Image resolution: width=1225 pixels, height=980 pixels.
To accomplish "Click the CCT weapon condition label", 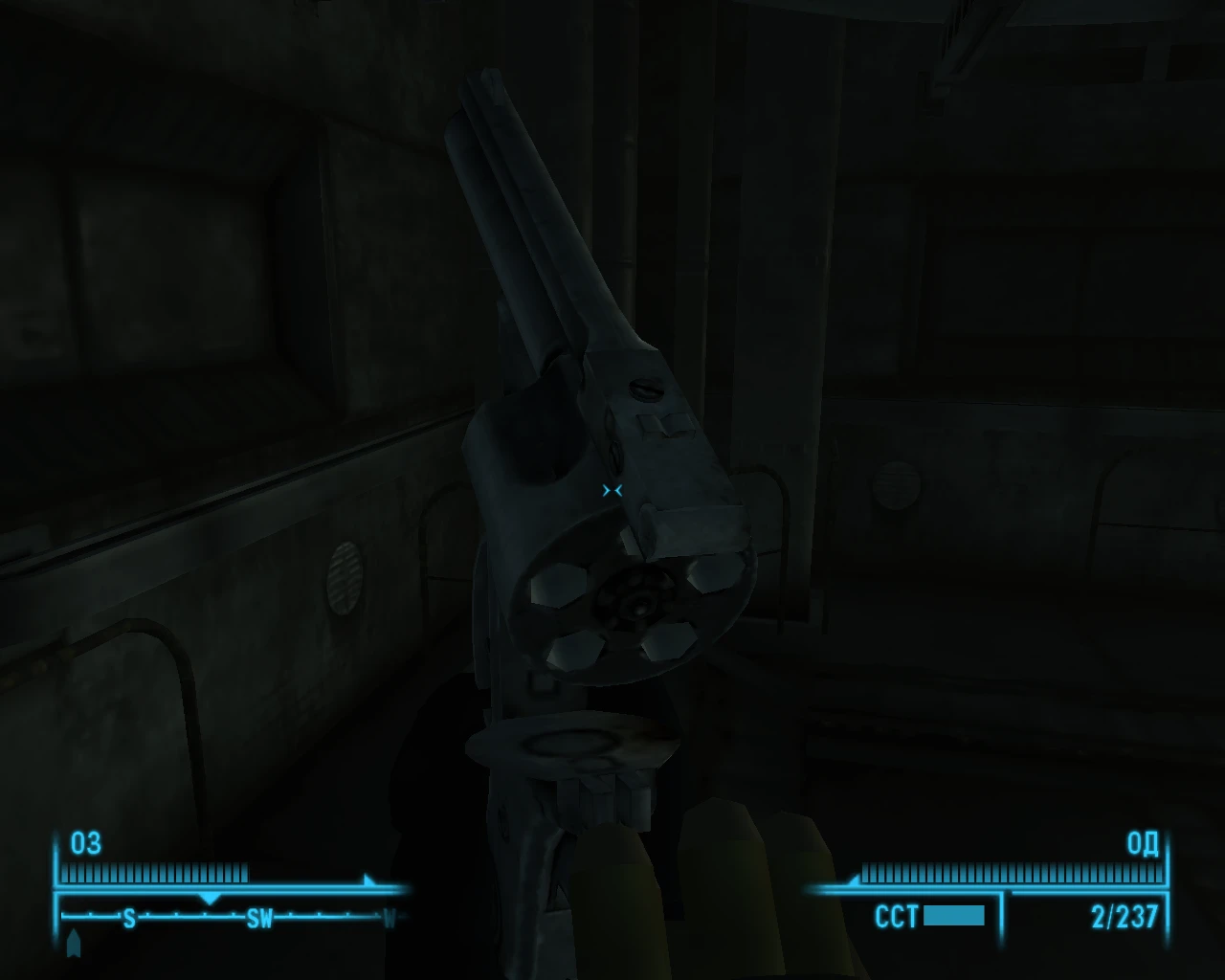I will click(x=898, y=915).
